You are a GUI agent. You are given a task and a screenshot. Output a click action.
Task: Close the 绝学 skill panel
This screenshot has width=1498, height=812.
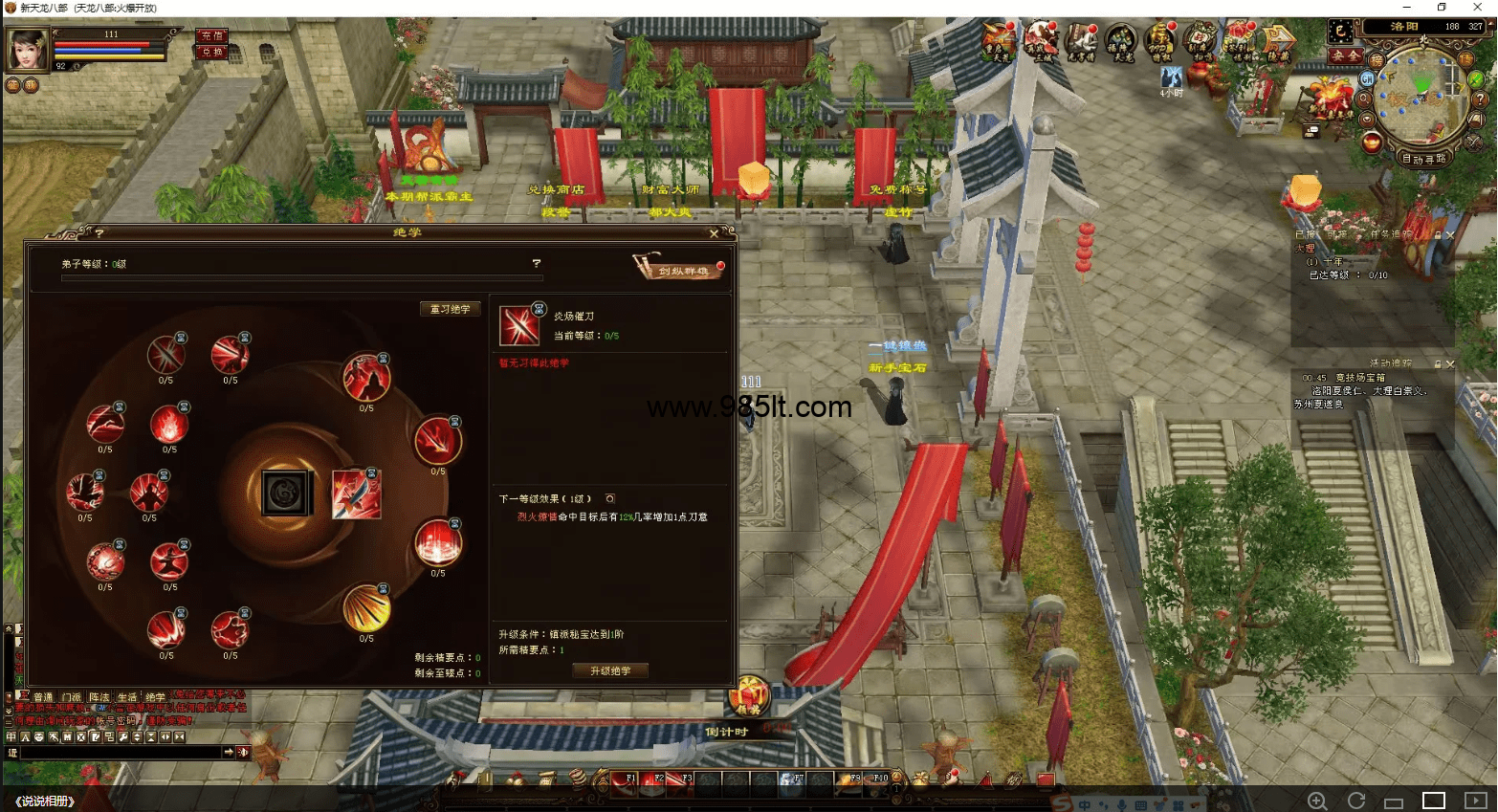714,233
